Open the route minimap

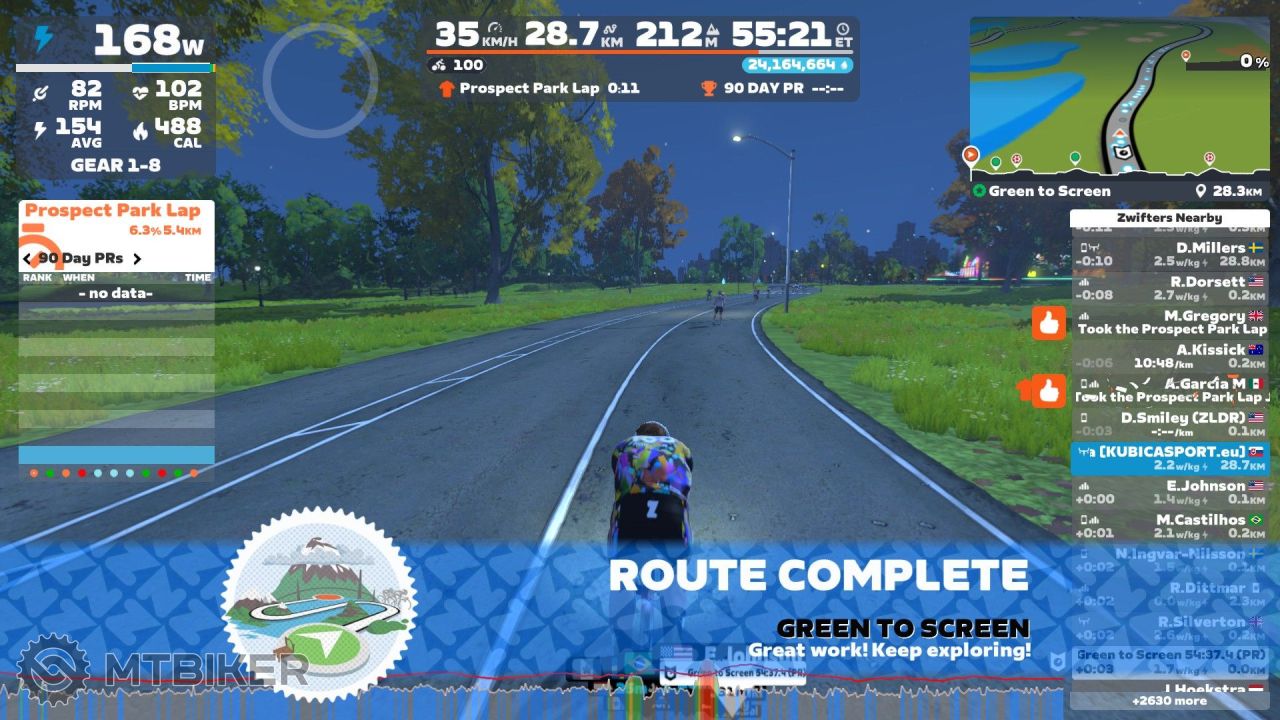[1119, 97]
